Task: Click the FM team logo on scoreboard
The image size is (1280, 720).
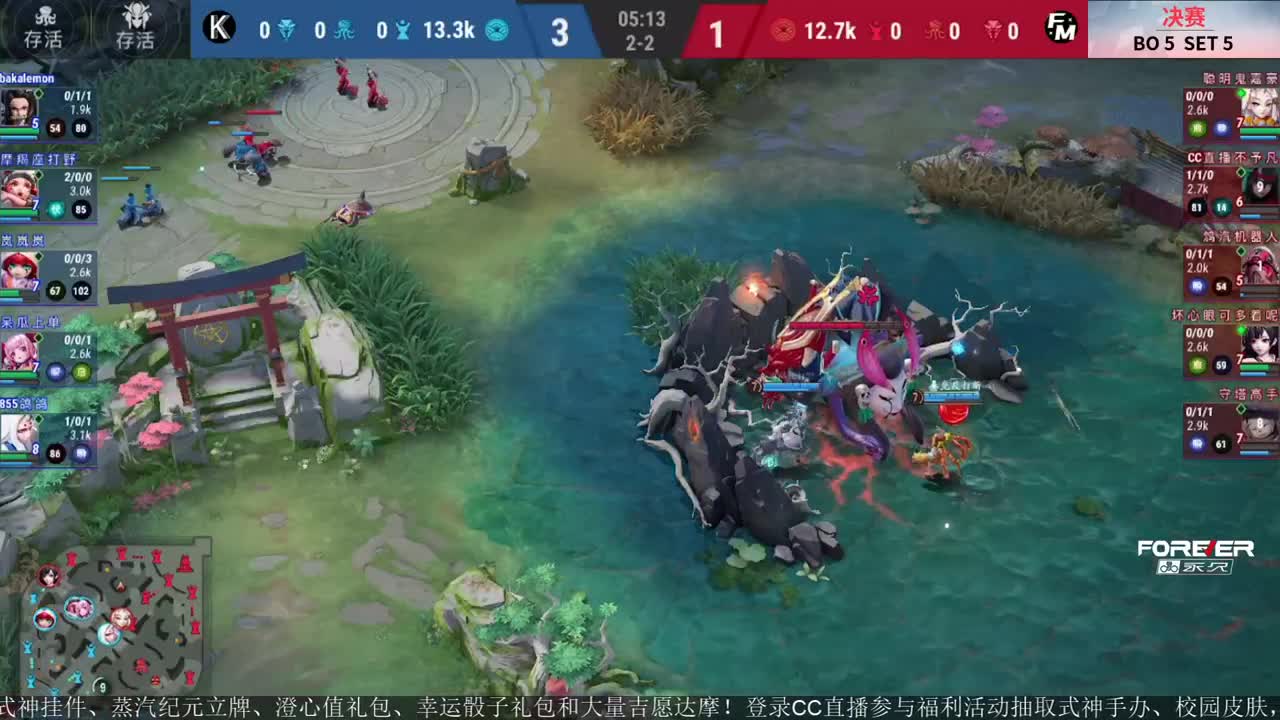Action: pyautogui.click(x=1063, y=30)
